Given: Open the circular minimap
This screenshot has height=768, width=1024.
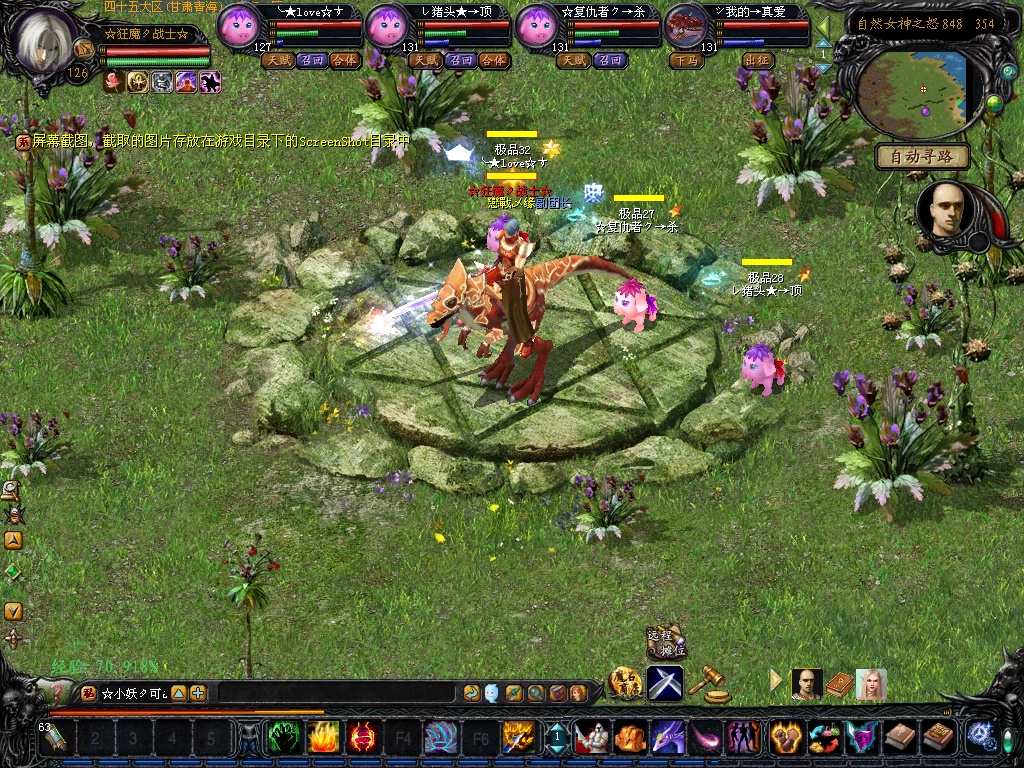Looking at the screenshot, I should [912, 91].
